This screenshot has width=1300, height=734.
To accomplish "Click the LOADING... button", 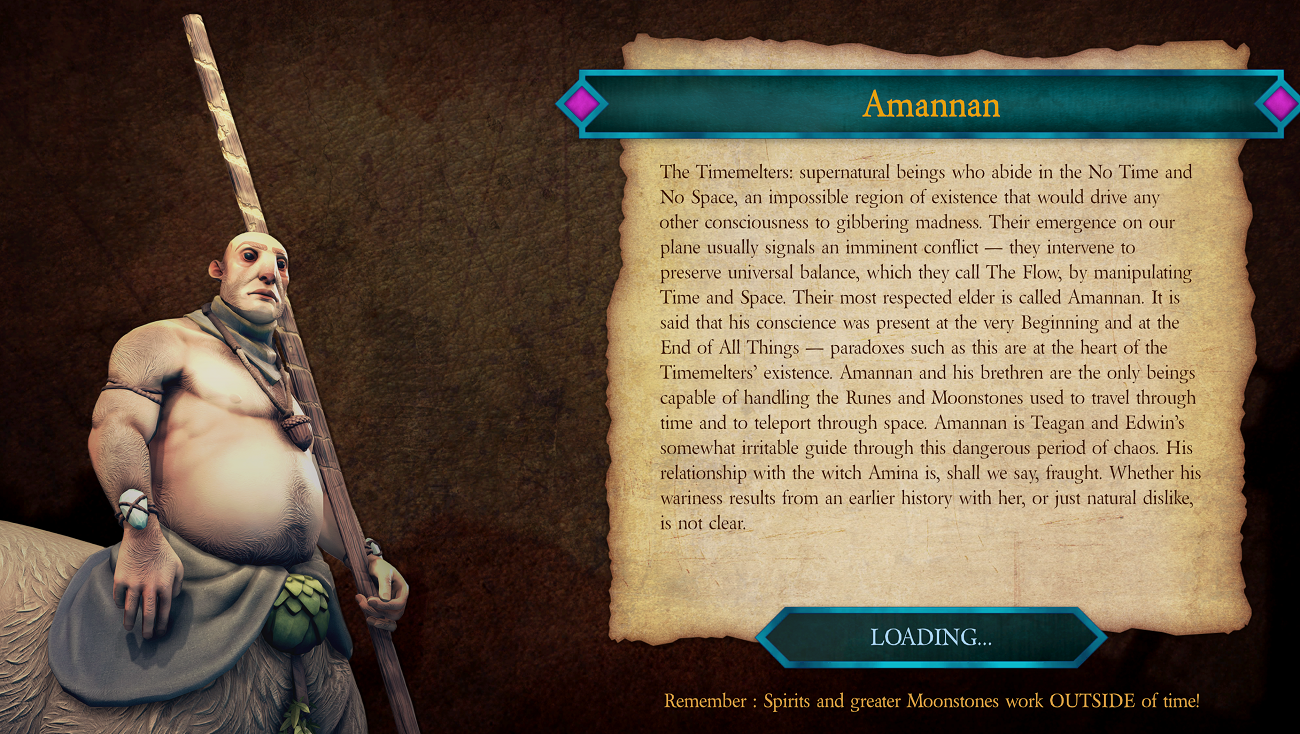I will [930, 637].
